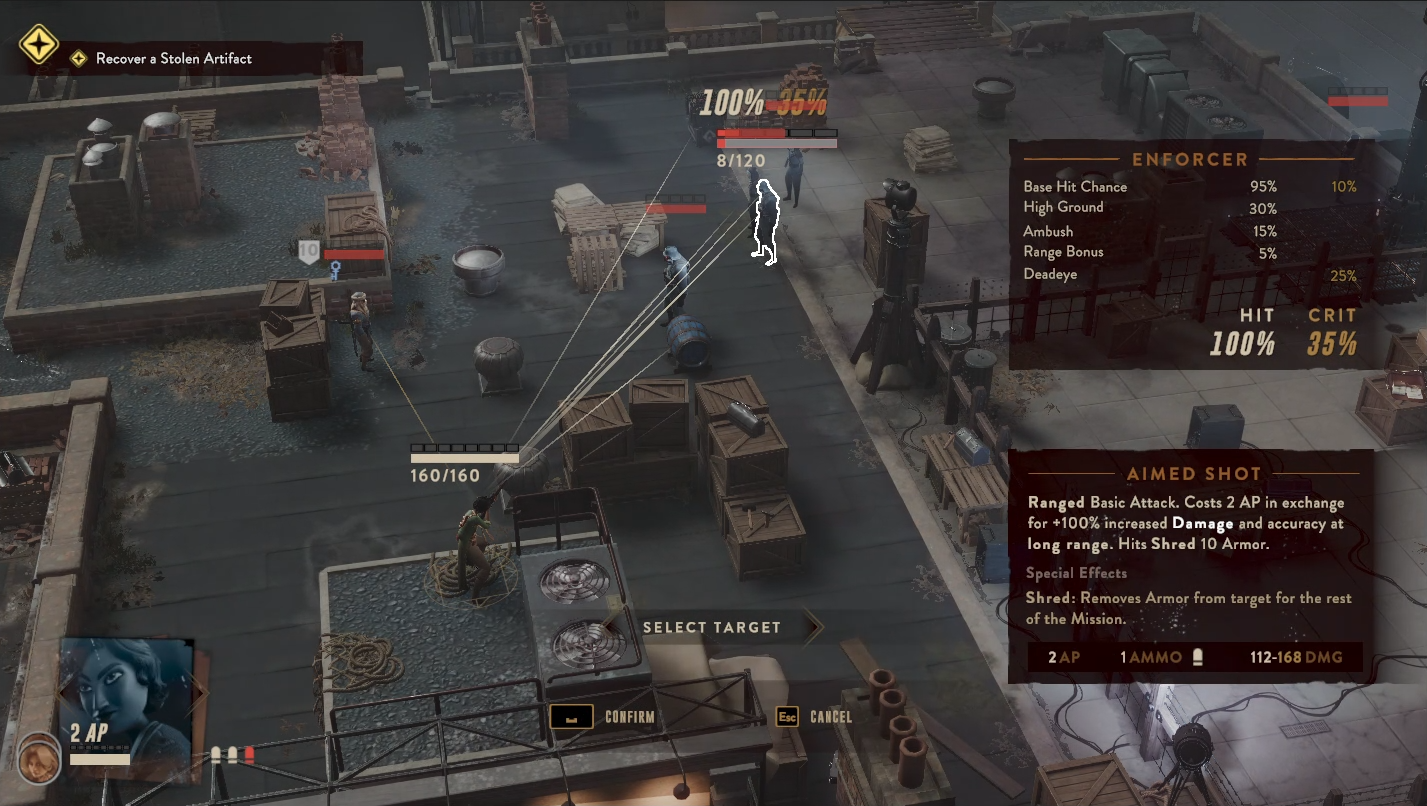The image size is (1427, 806).
Task: Click the gold diamond objectives icon
Action: [x=39, y=46]
